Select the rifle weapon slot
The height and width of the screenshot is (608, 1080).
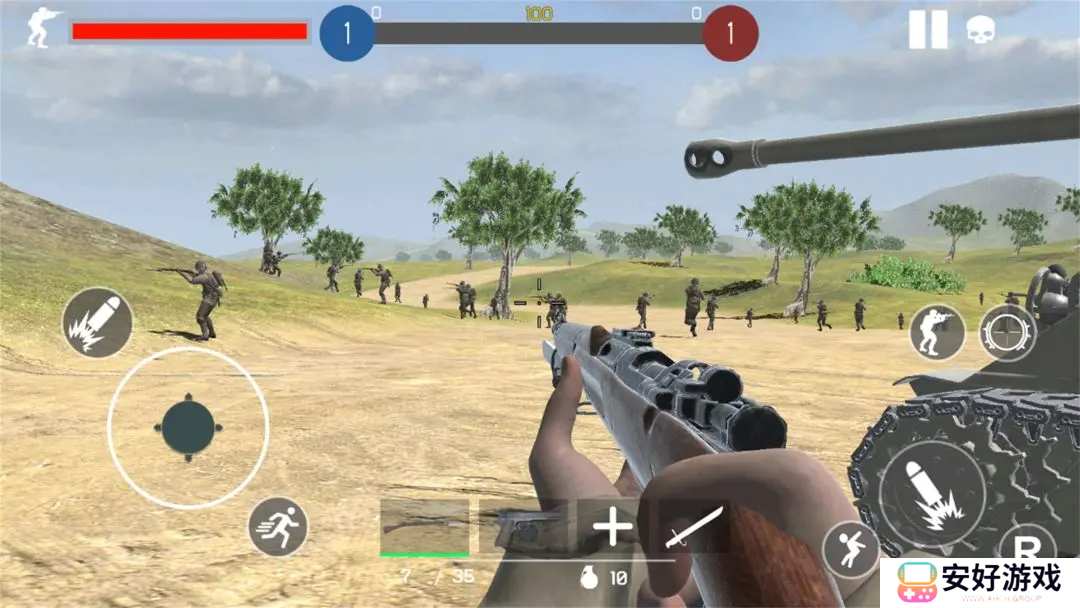click(424, 527)
